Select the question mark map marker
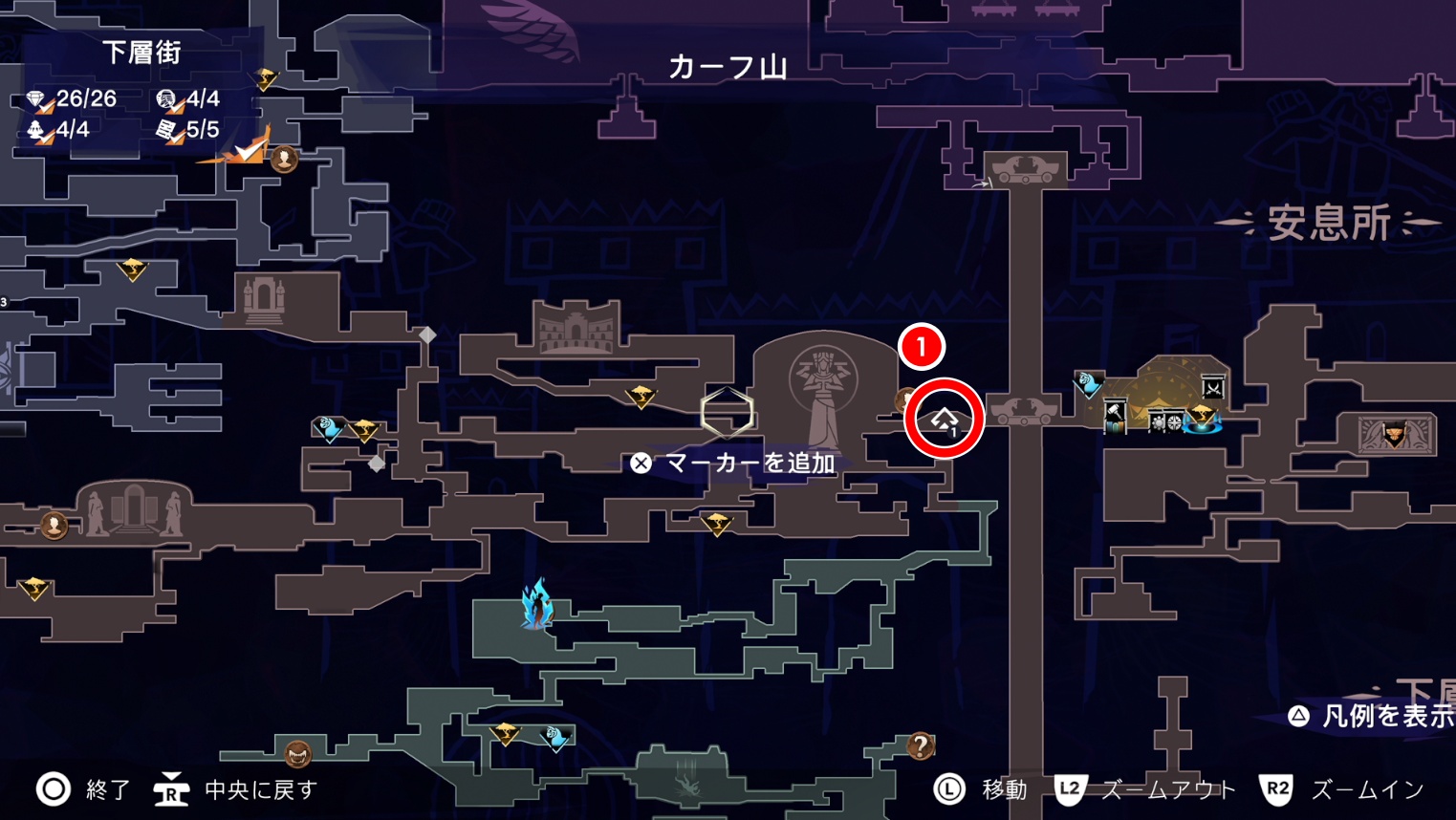 click(920, 744)
